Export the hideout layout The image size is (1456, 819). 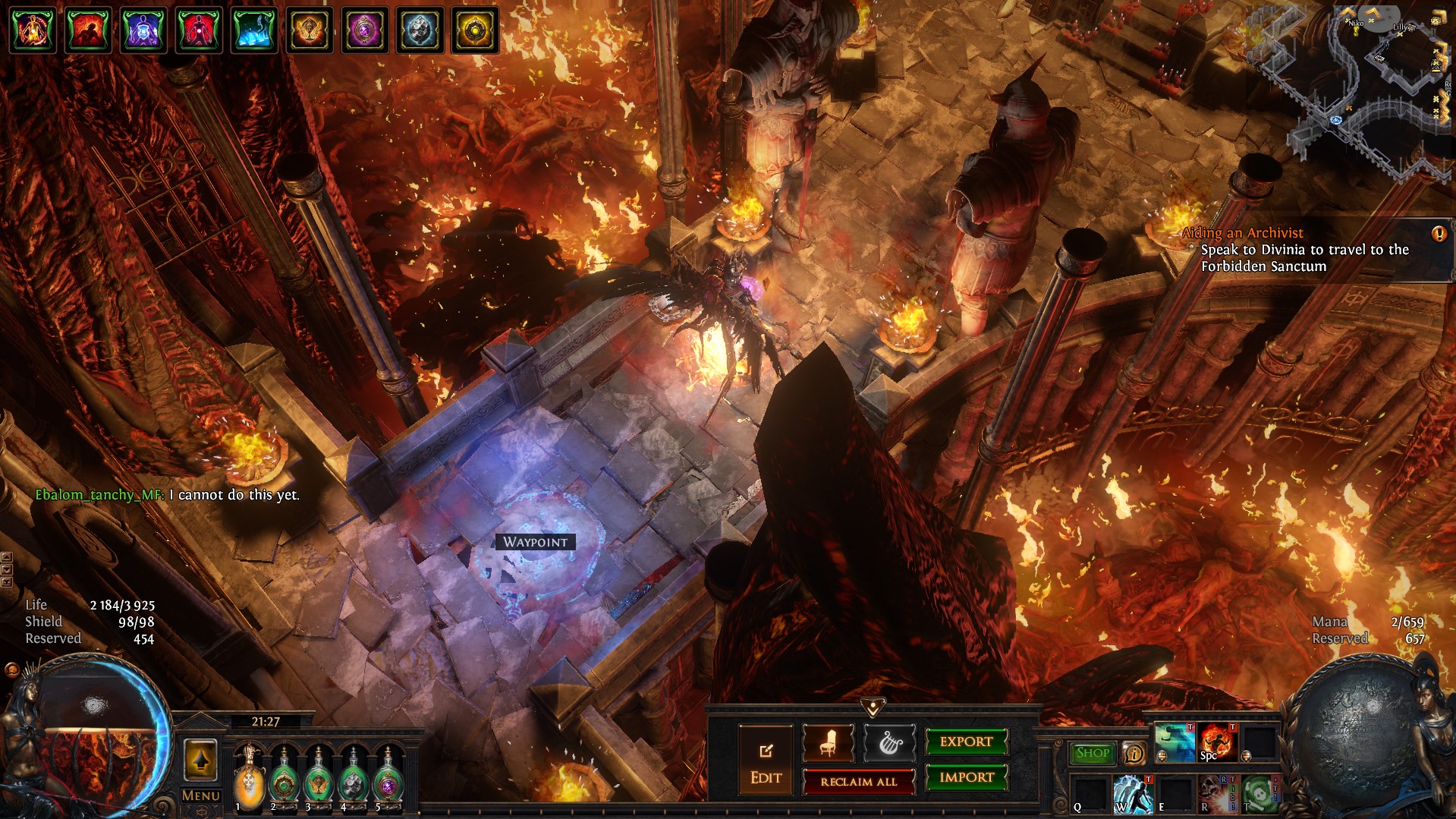(x=966, y=742)
